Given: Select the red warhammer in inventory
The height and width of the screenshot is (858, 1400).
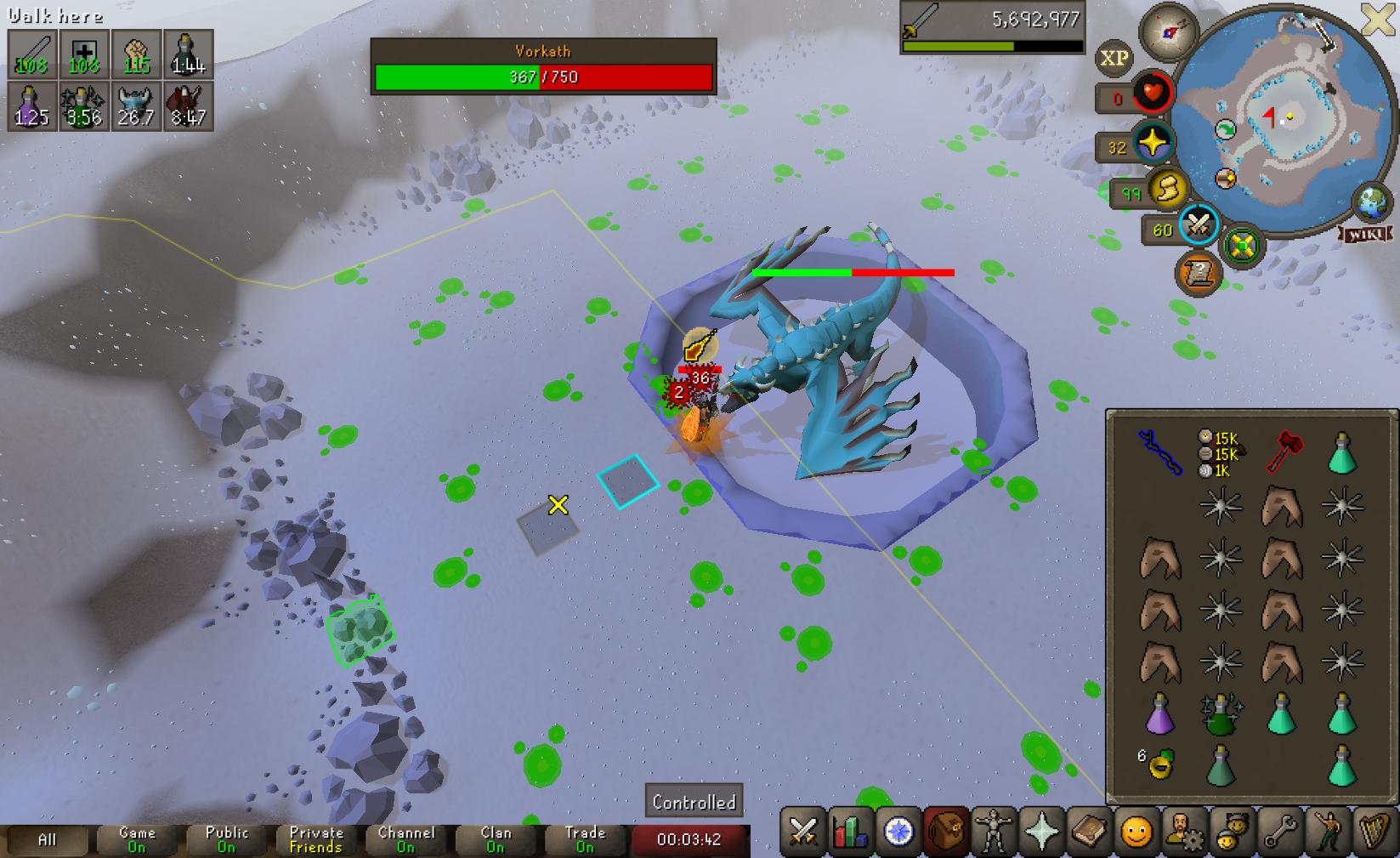Looking at the screenshot, I should pyautogui.click(x=1284, y=452).
